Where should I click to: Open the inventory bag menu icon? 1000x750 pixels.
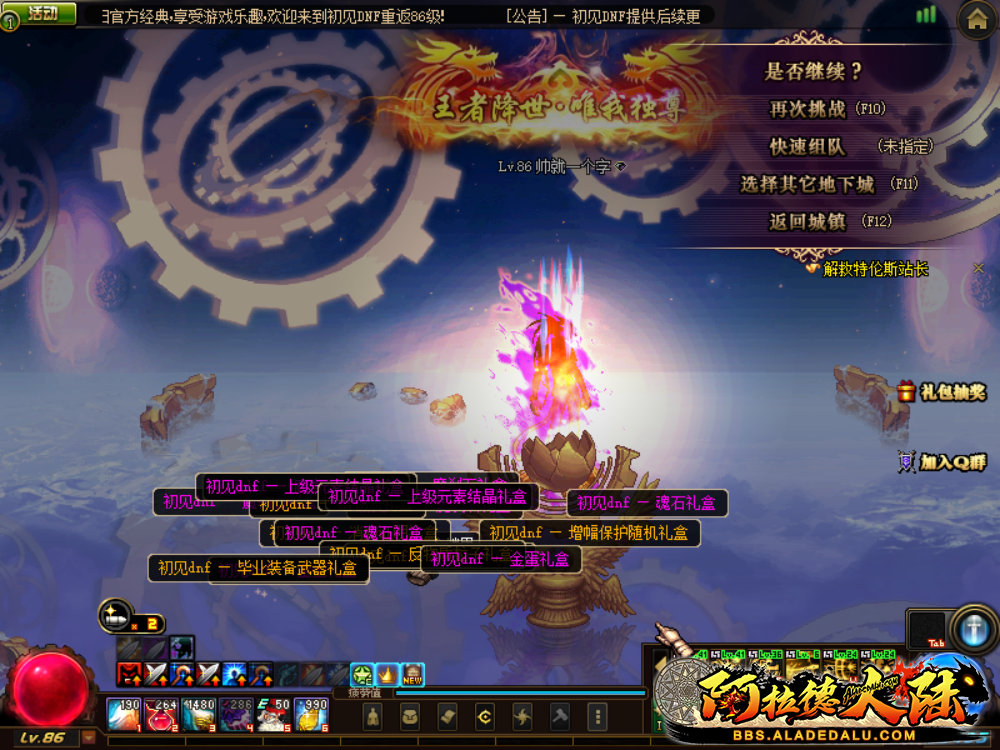click(x=410, y=716)
